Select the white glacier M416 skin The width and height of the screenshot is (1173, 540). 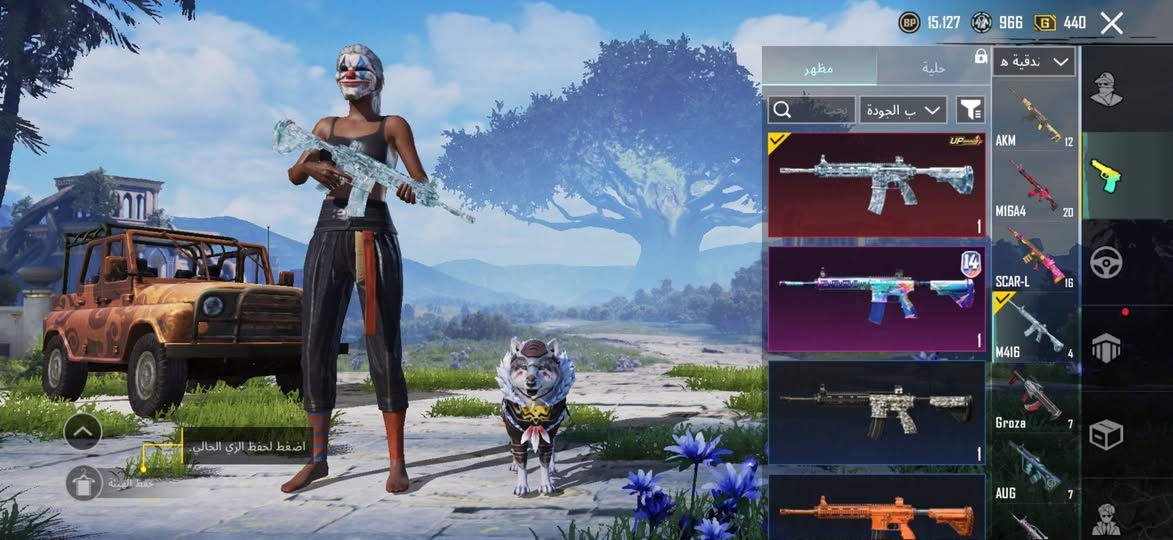point(876,184)
